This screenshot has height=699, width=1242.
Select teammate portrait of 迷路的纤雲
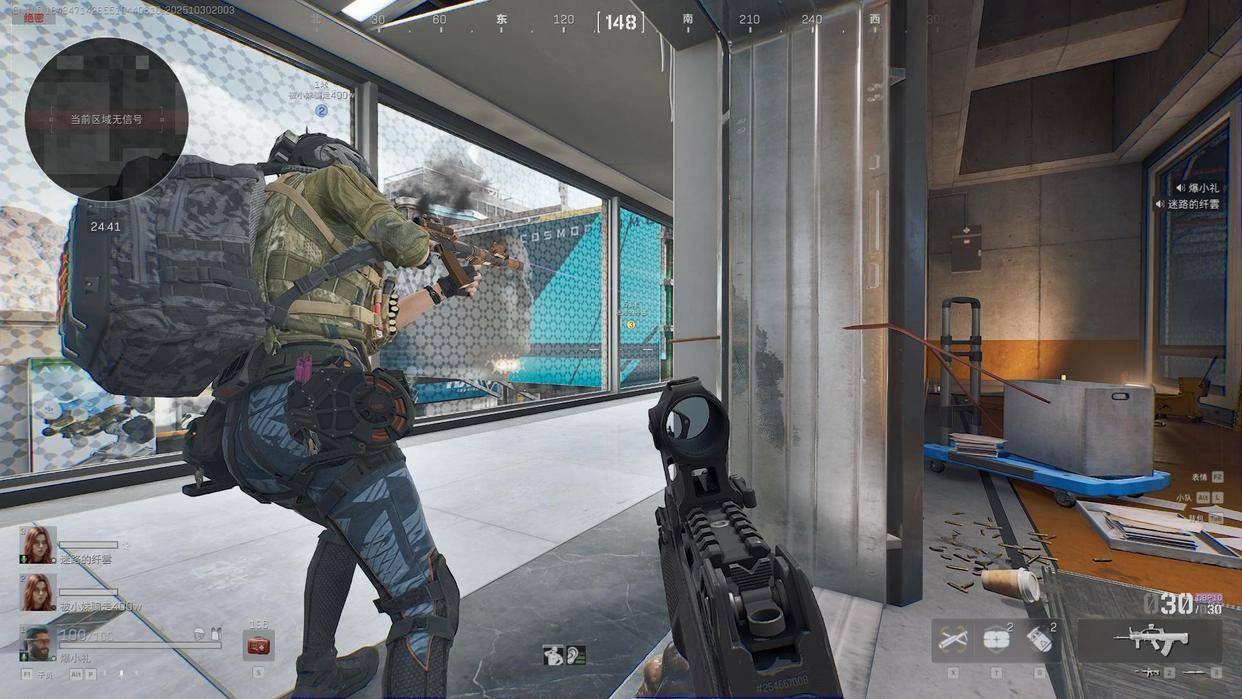click(x=39, y=546)
